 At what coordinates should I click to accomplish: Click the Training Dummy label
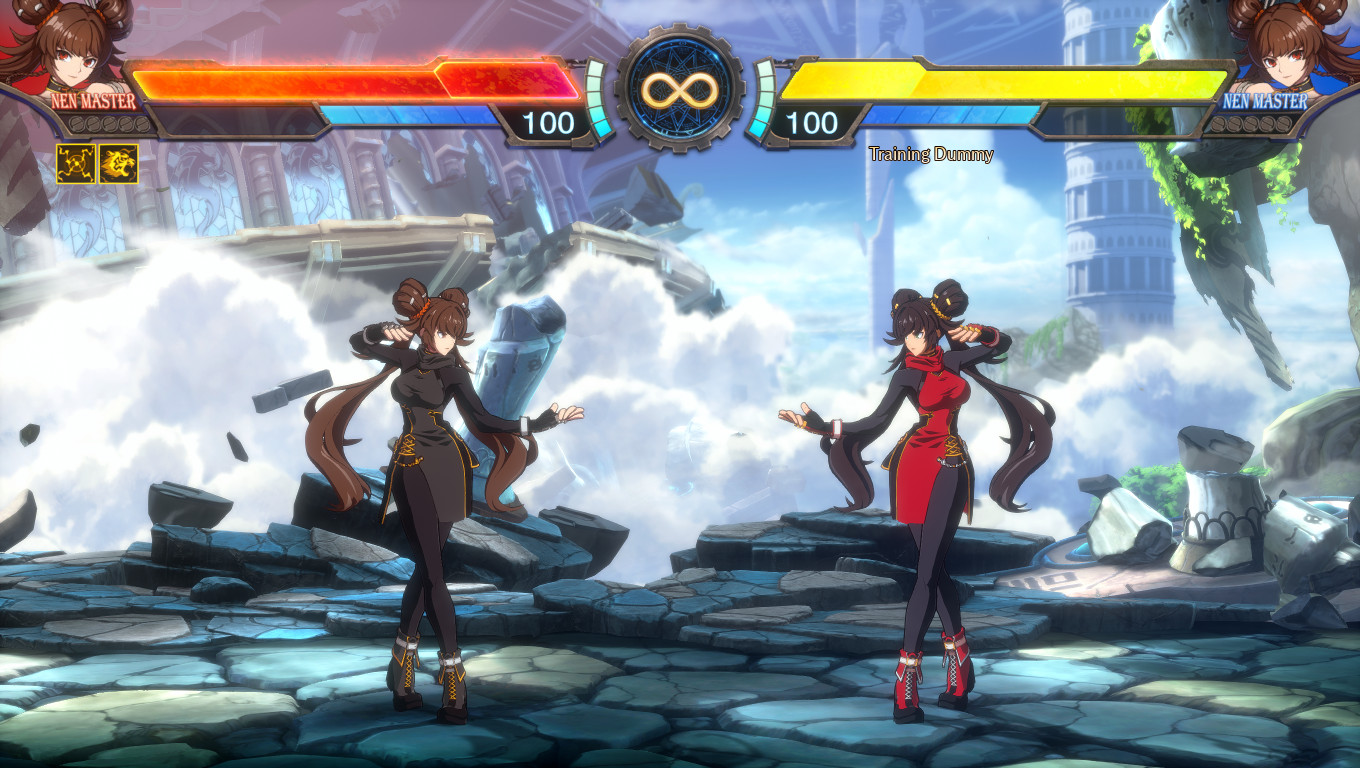[x=930, y=155]
